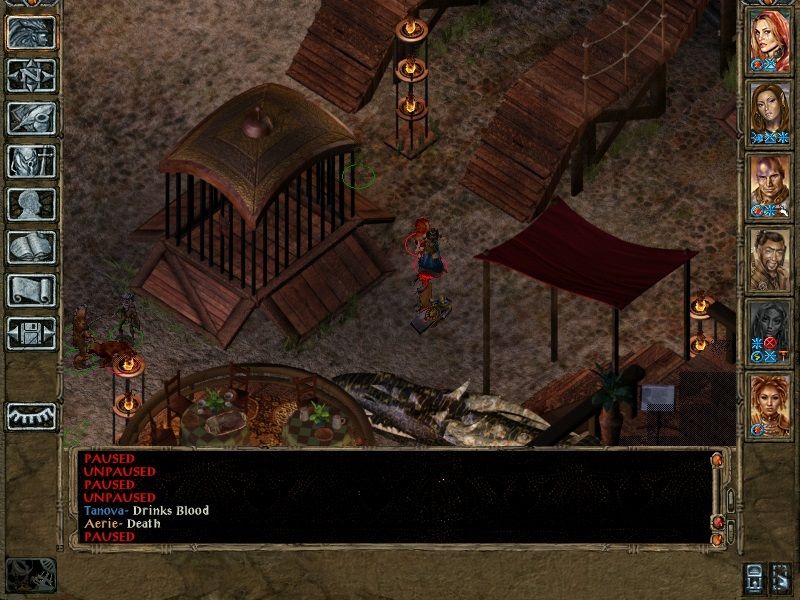Open the options menu via the floppy disk button

31,333
